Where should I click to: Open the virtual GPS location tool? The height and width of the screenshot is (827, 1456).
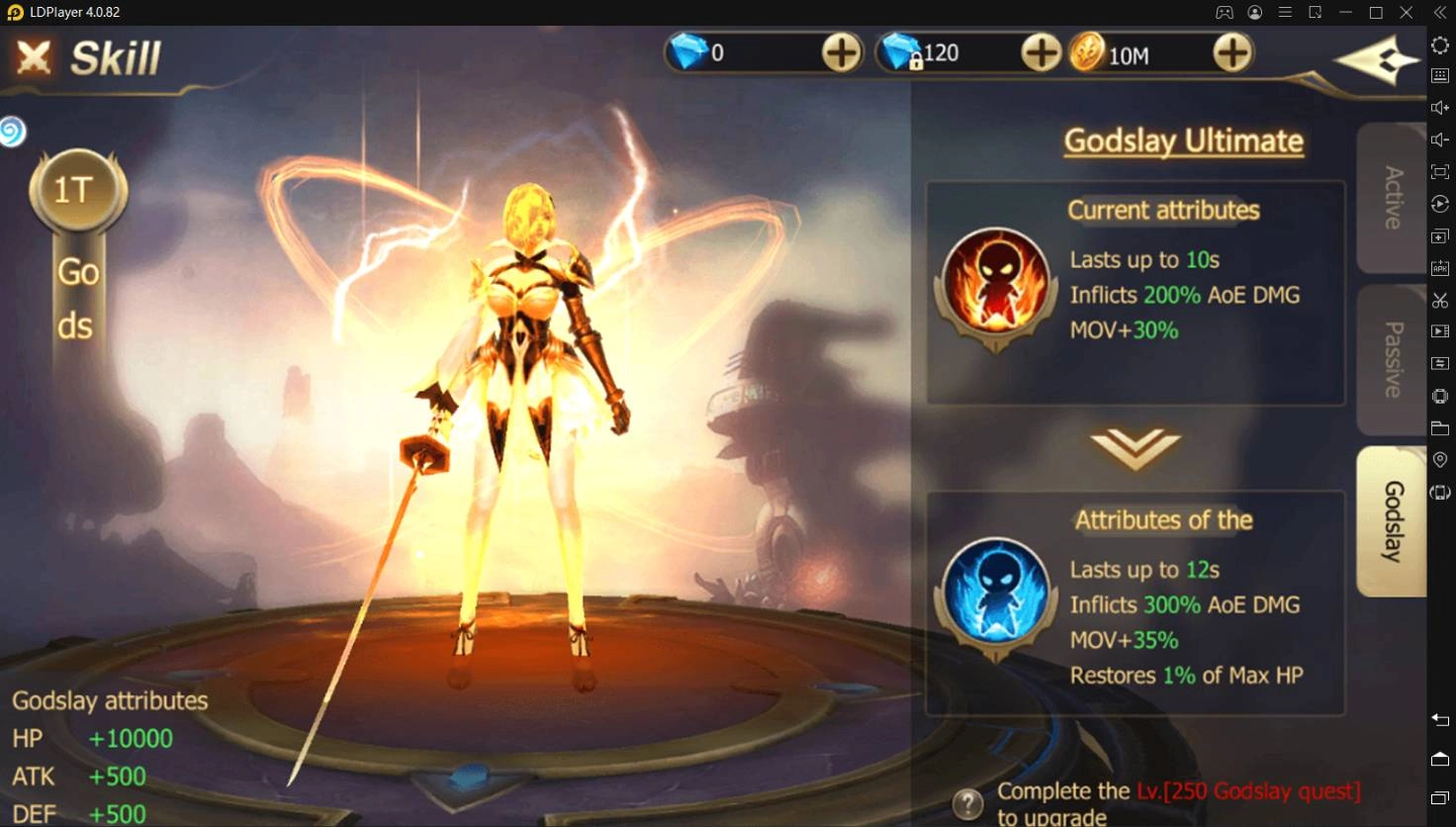point(1440,459)
